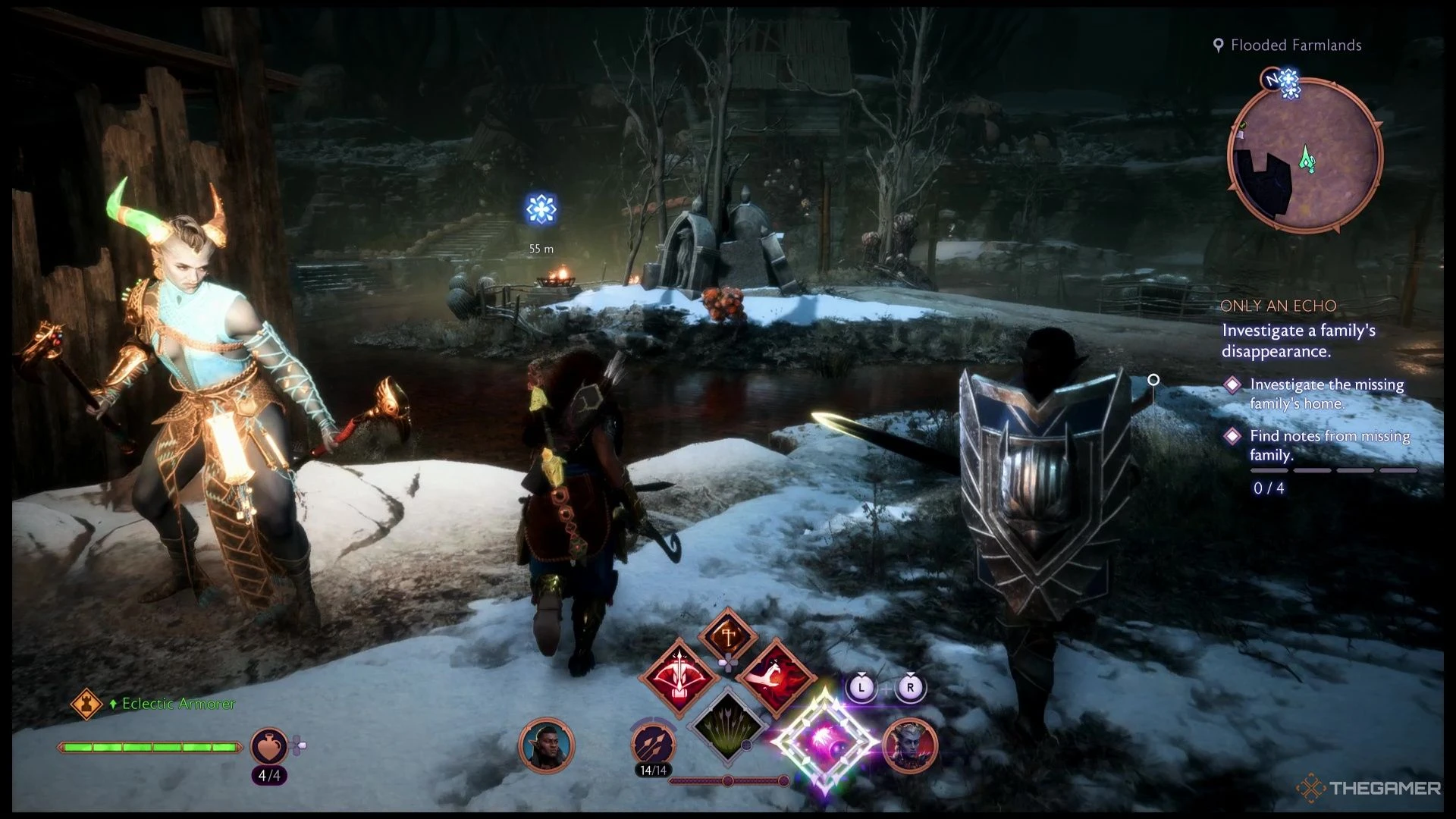Image resolution: width=1456 pixels, height=819 pixels.
Task: Click the blue snowflake waypoint marker at 55m
Action: click(541, 210)
